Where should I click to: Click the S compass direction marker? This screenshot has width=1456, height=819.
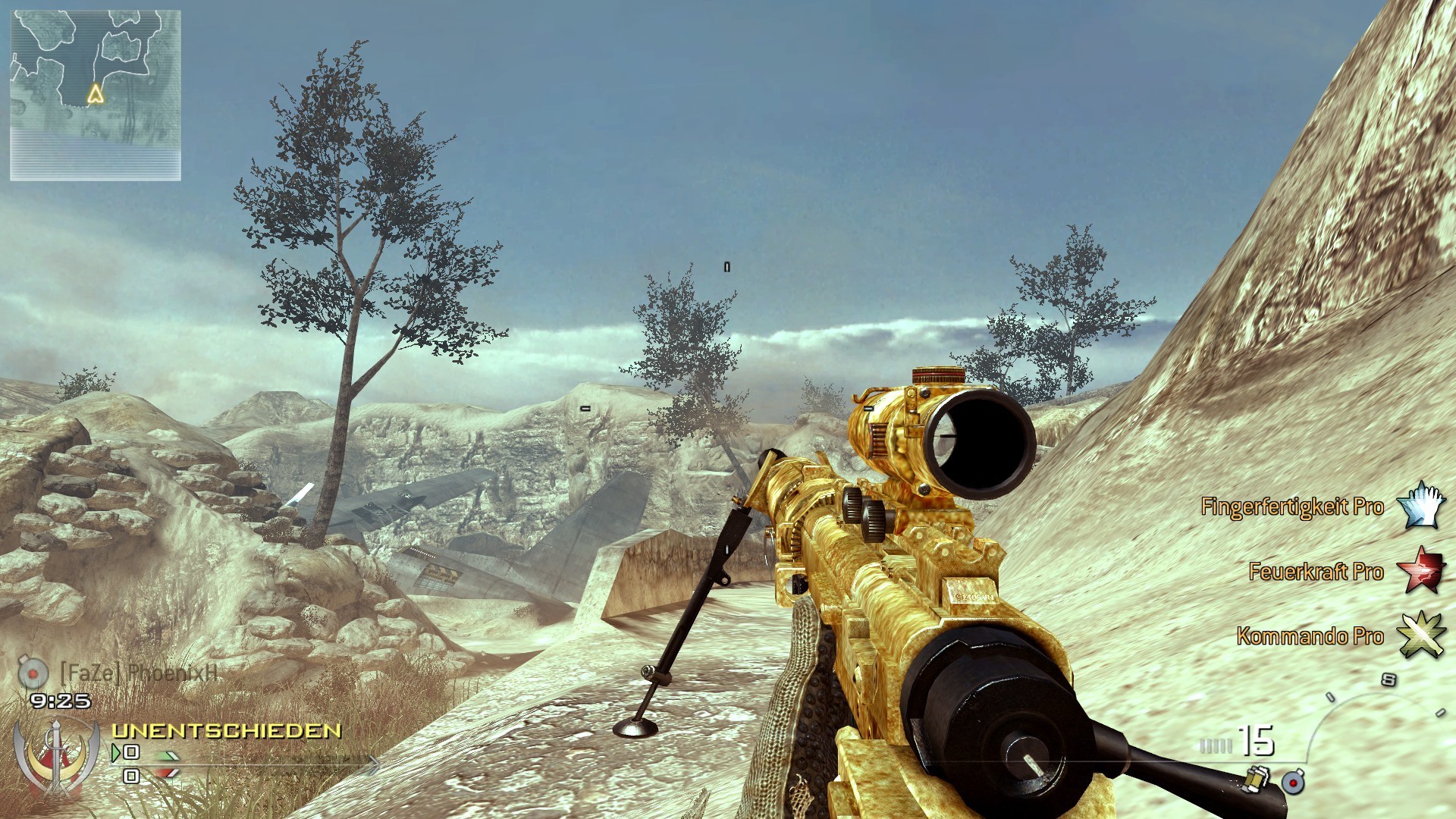pyautogui.click(x=1389, y=679)
